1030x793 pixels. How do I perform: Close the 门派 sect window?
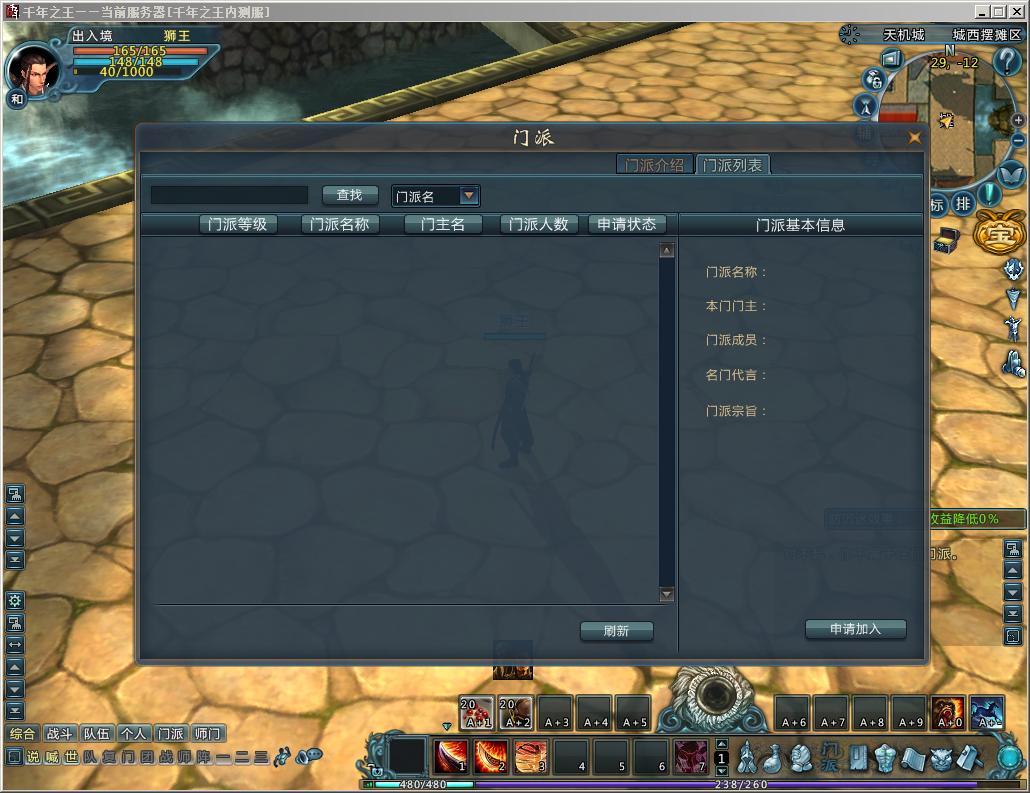(x=914, y=138)
